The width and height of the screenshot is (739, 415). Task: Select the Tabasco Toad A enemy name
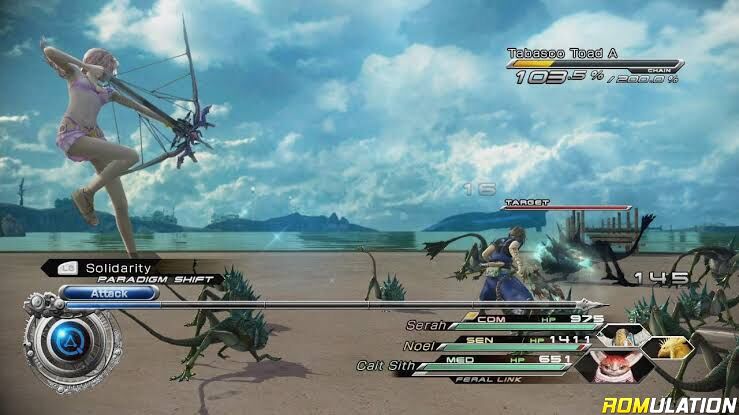pyautogui.click(x=551, y=53)
